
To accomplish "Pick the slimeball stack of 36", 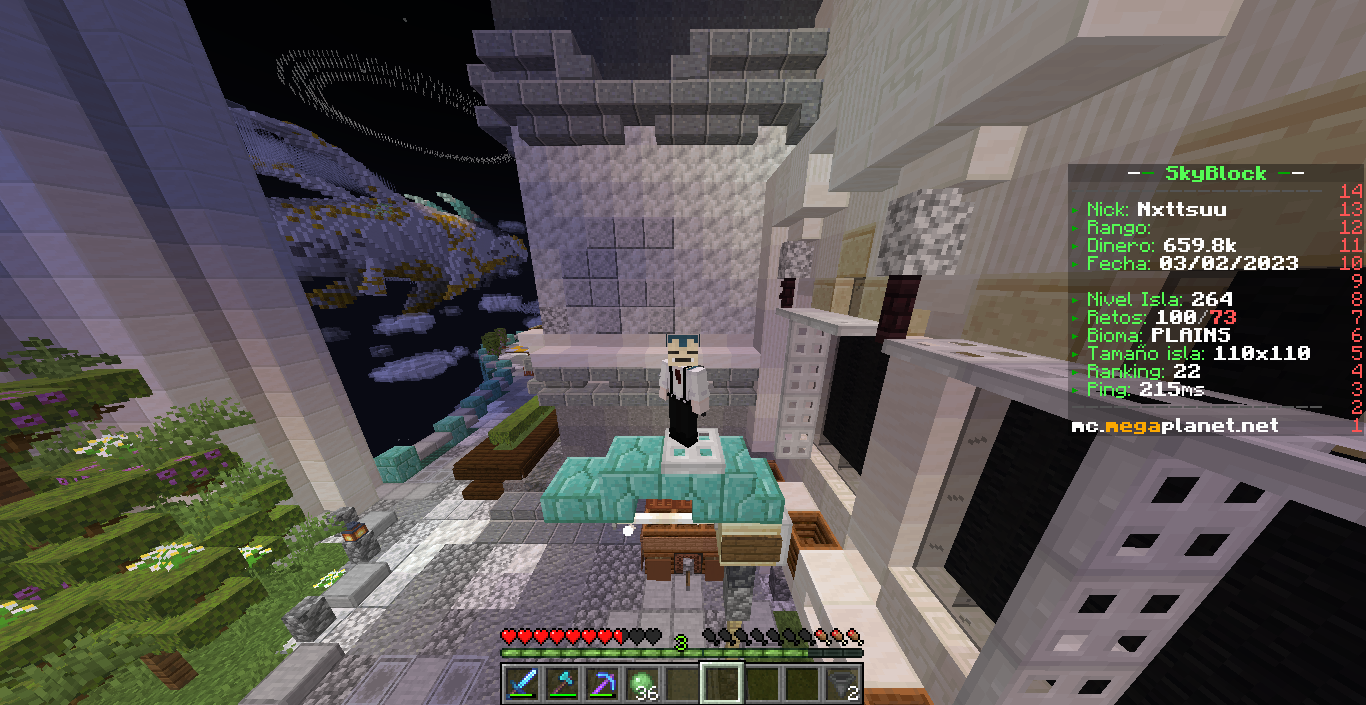I will tap(641, 684).
